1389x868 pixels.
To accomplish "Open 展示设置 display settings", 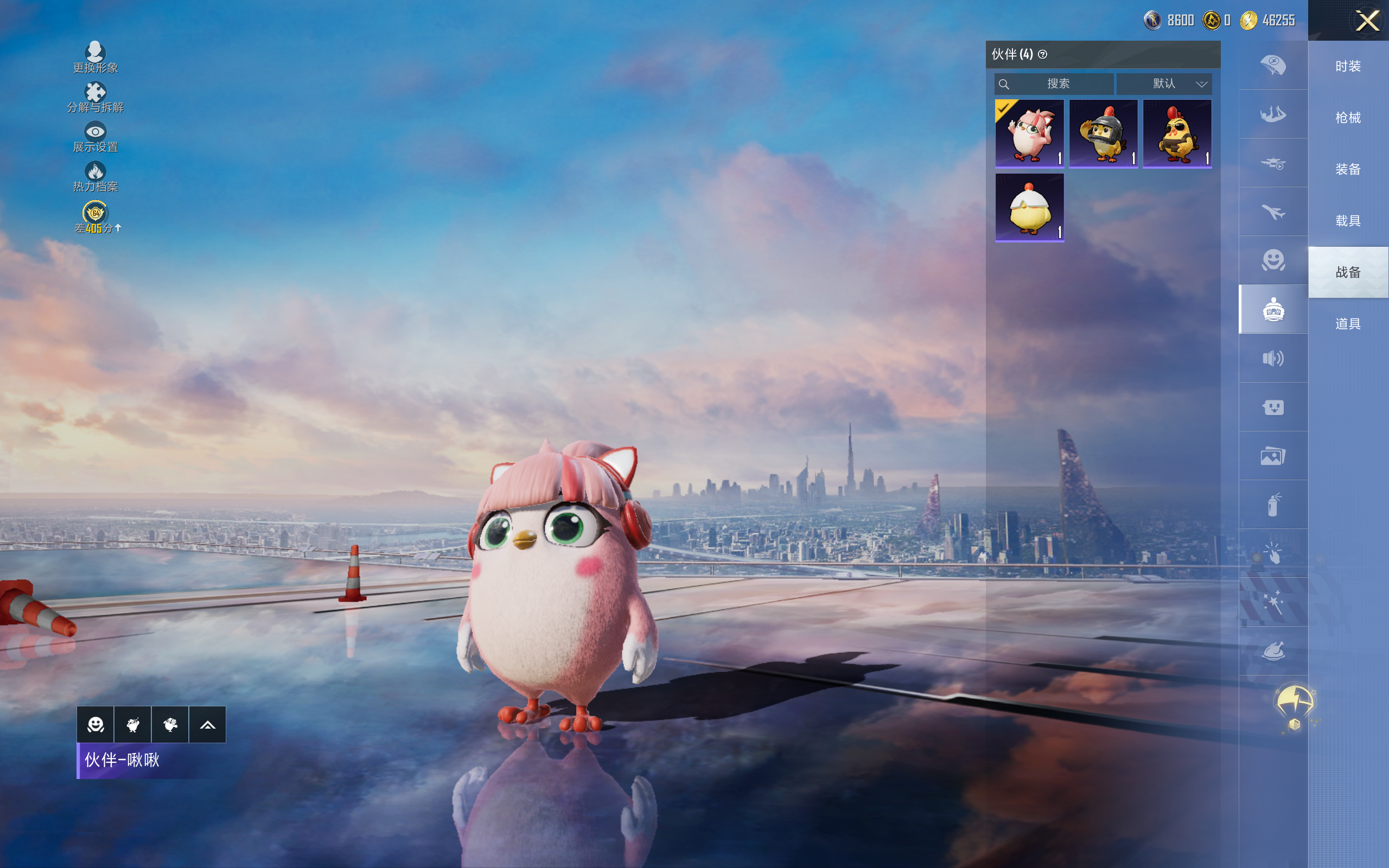I will [95, 137].
